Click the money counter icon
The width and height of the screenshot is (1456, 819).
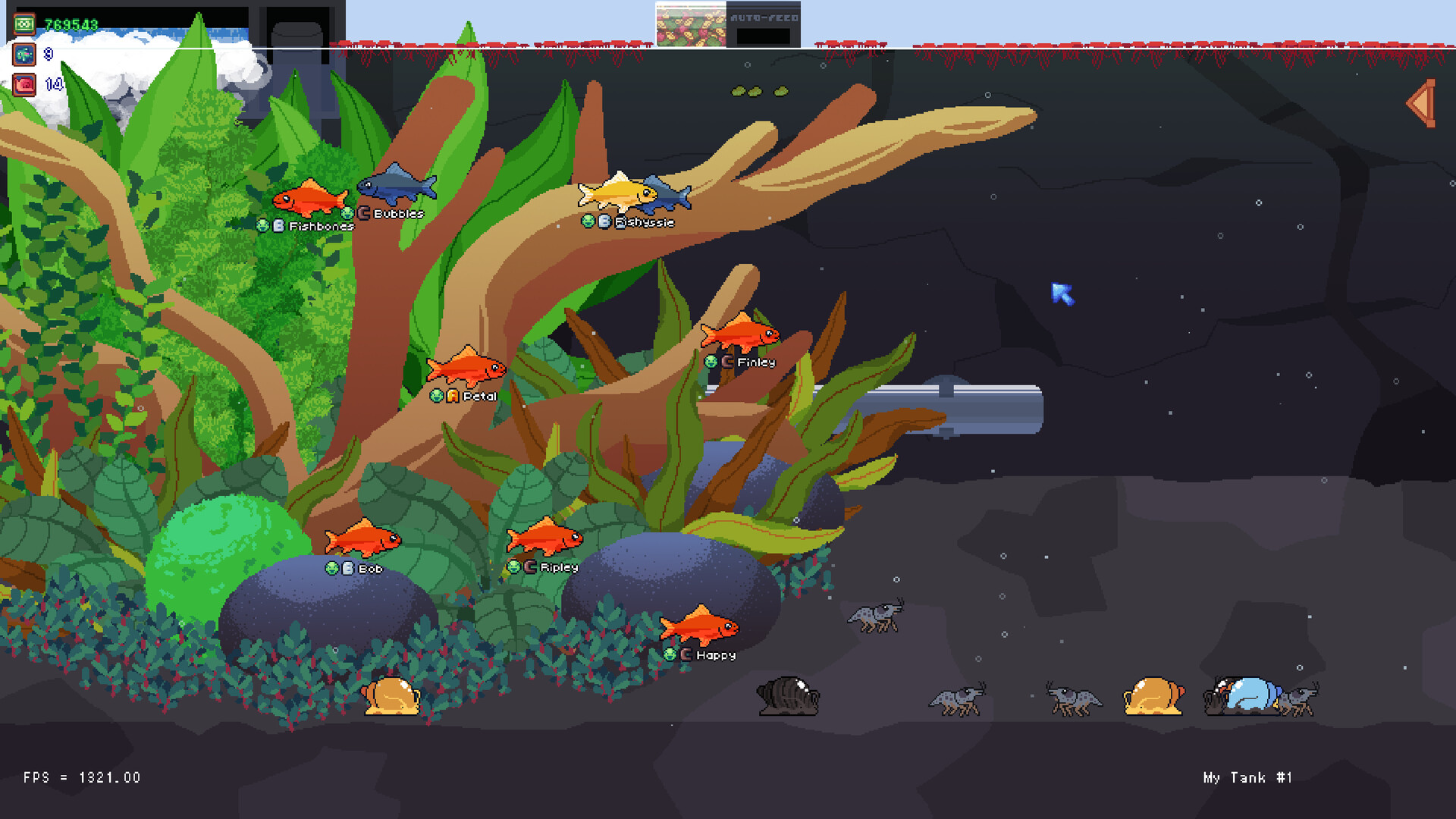(23, 23)
